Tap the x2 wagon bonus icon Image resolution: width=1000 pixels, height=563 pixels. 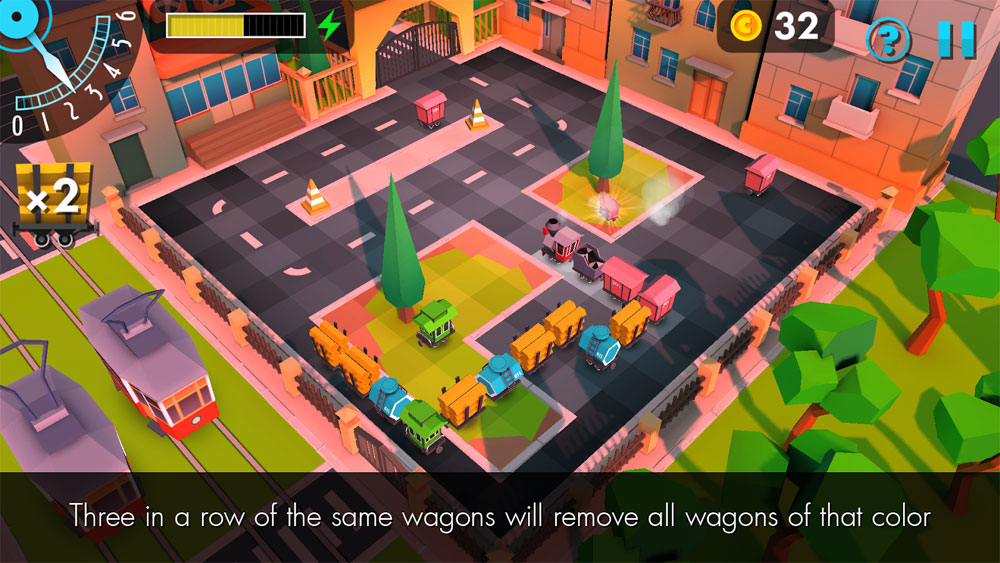[x=53, y=203]
